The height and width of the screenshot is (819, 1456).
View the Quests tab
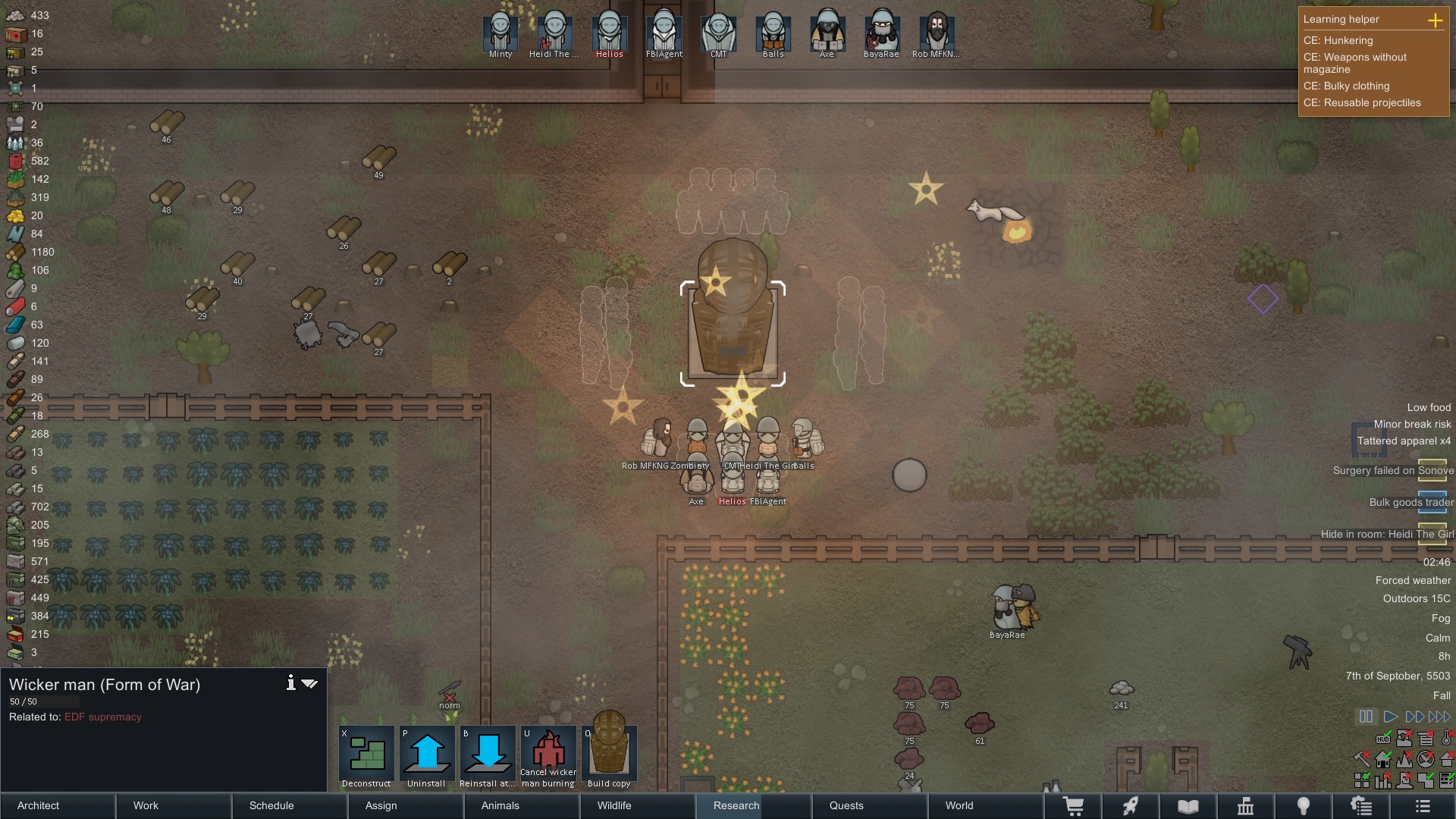tap(870, 805)
